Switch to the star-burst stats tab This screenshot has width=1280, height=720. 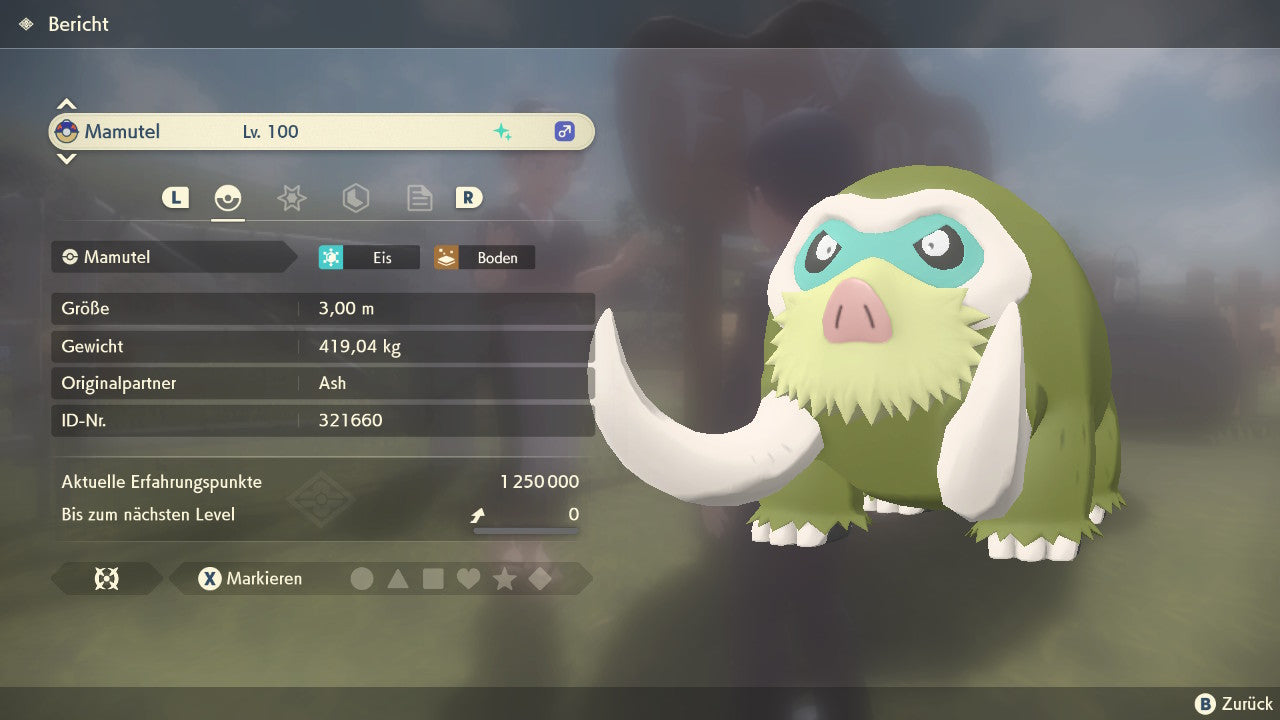point(291,198)
